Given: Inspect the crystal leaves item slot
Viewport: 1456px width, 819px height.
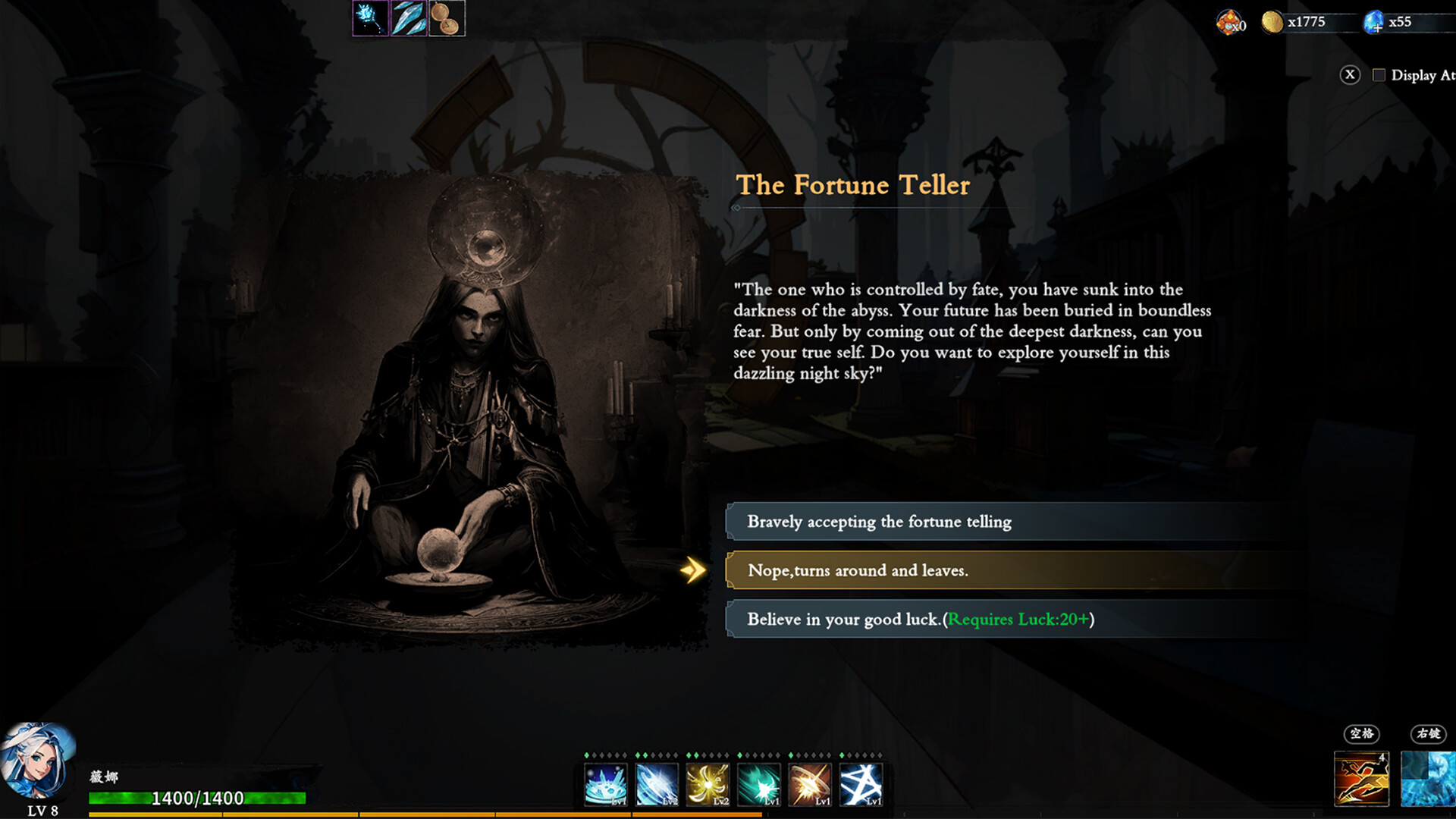Looking at the screenshot, I should tap(410, 19).
